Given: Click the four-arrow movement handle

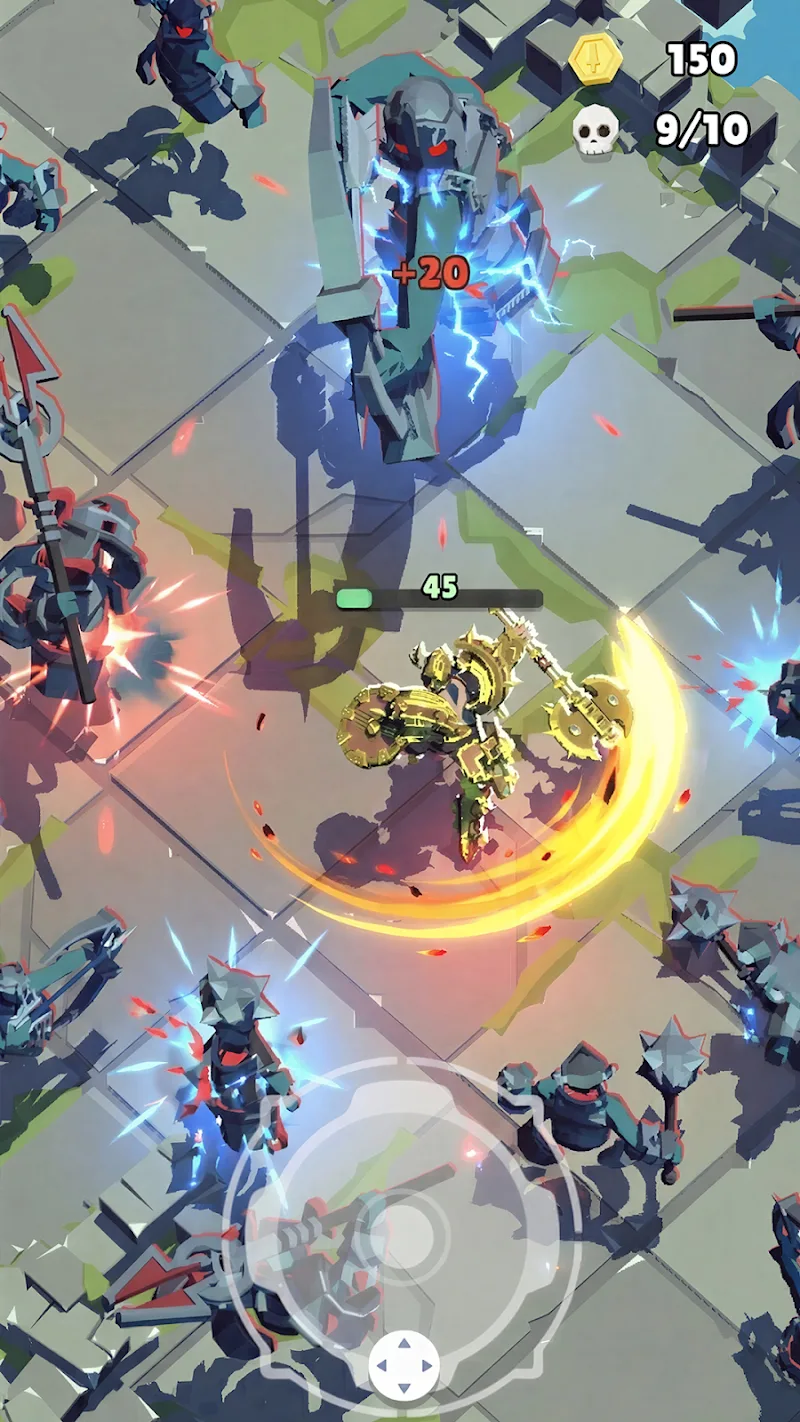Looking at the screenshot, I should click(x=404, y=1365).
